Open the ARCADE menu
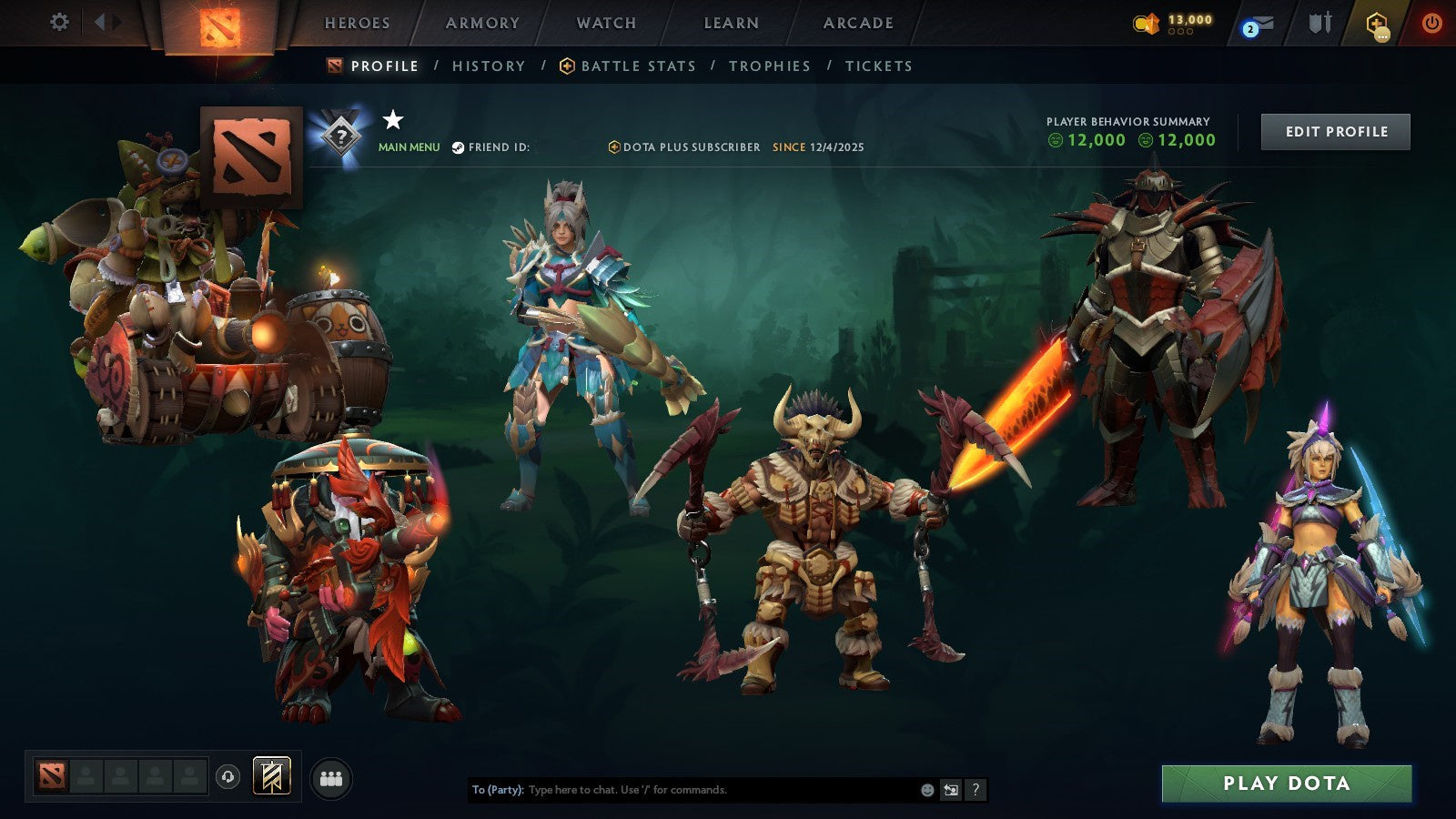The image size is (1456, 819). [x=857, y=23]
